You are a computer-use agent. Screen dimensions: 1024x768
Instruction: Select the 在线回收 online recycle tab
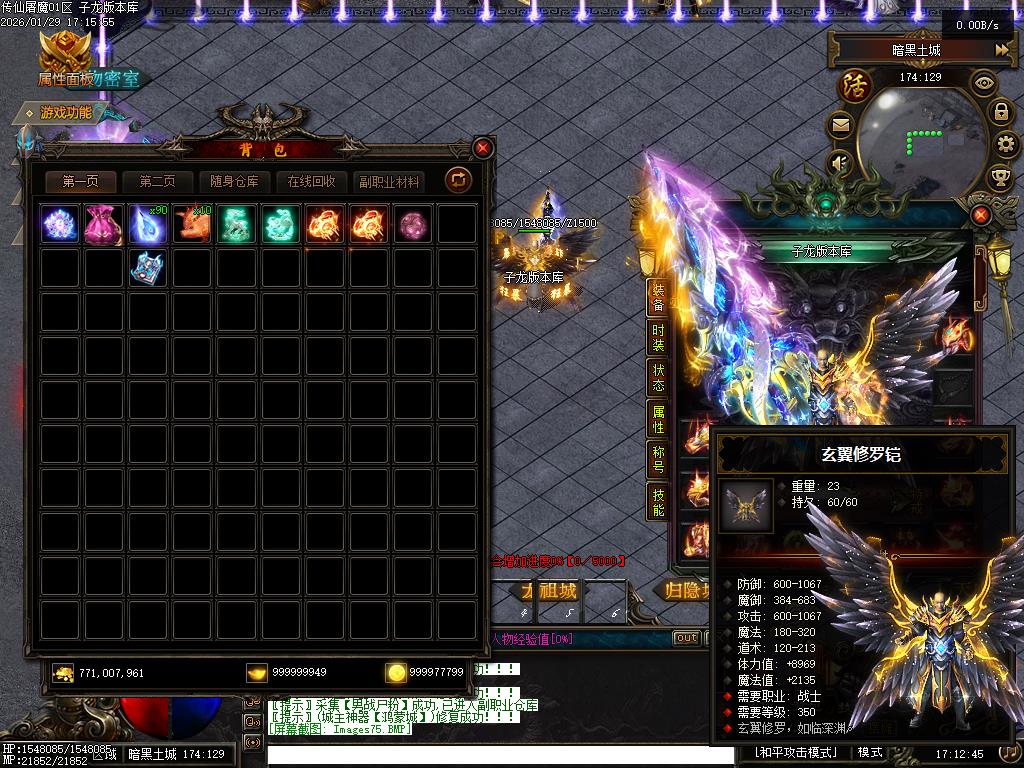pyautogui.click(x=311, y=182)
